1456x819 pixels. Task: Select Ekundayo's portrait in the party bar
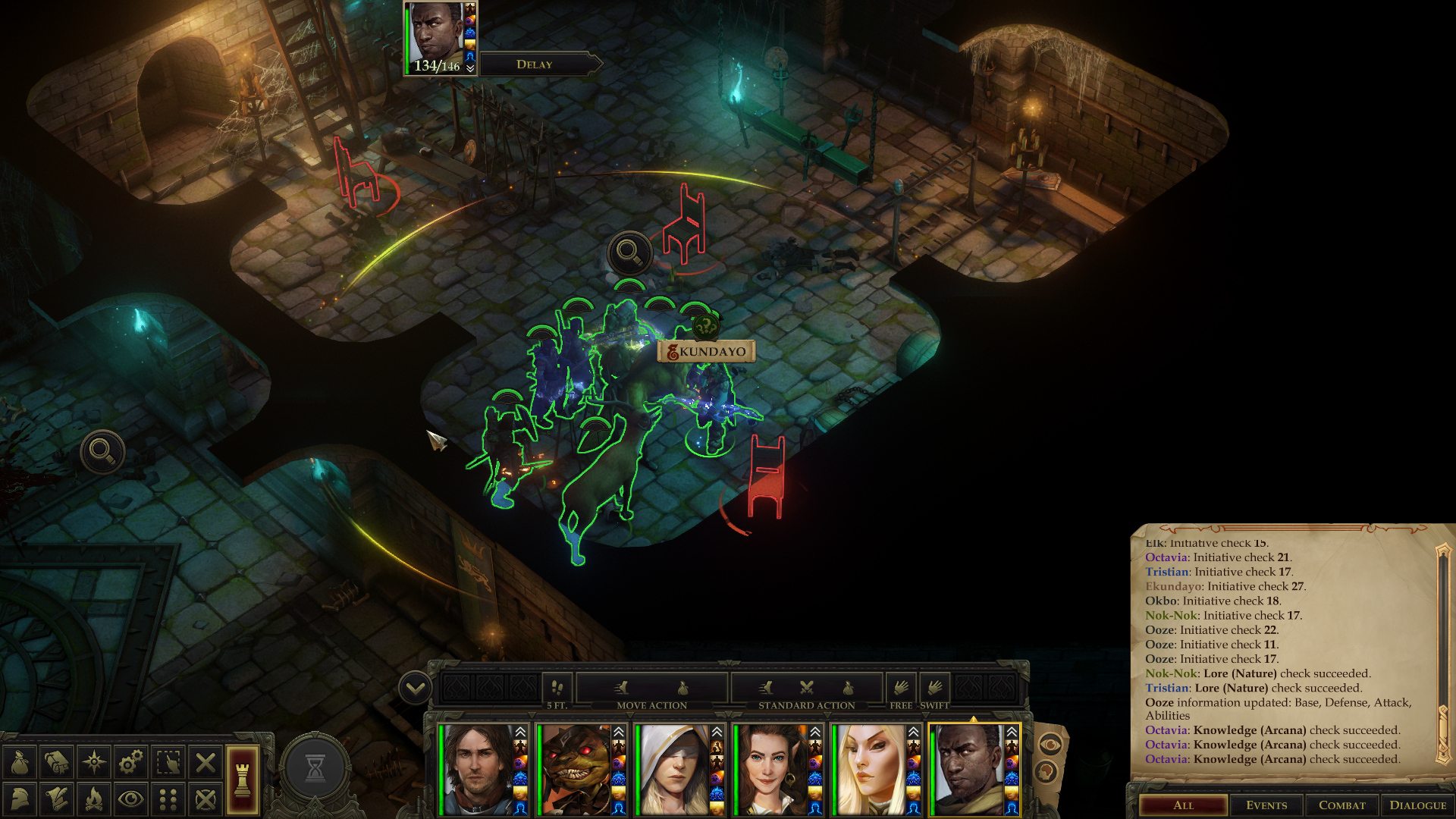[x=968, y=769]
